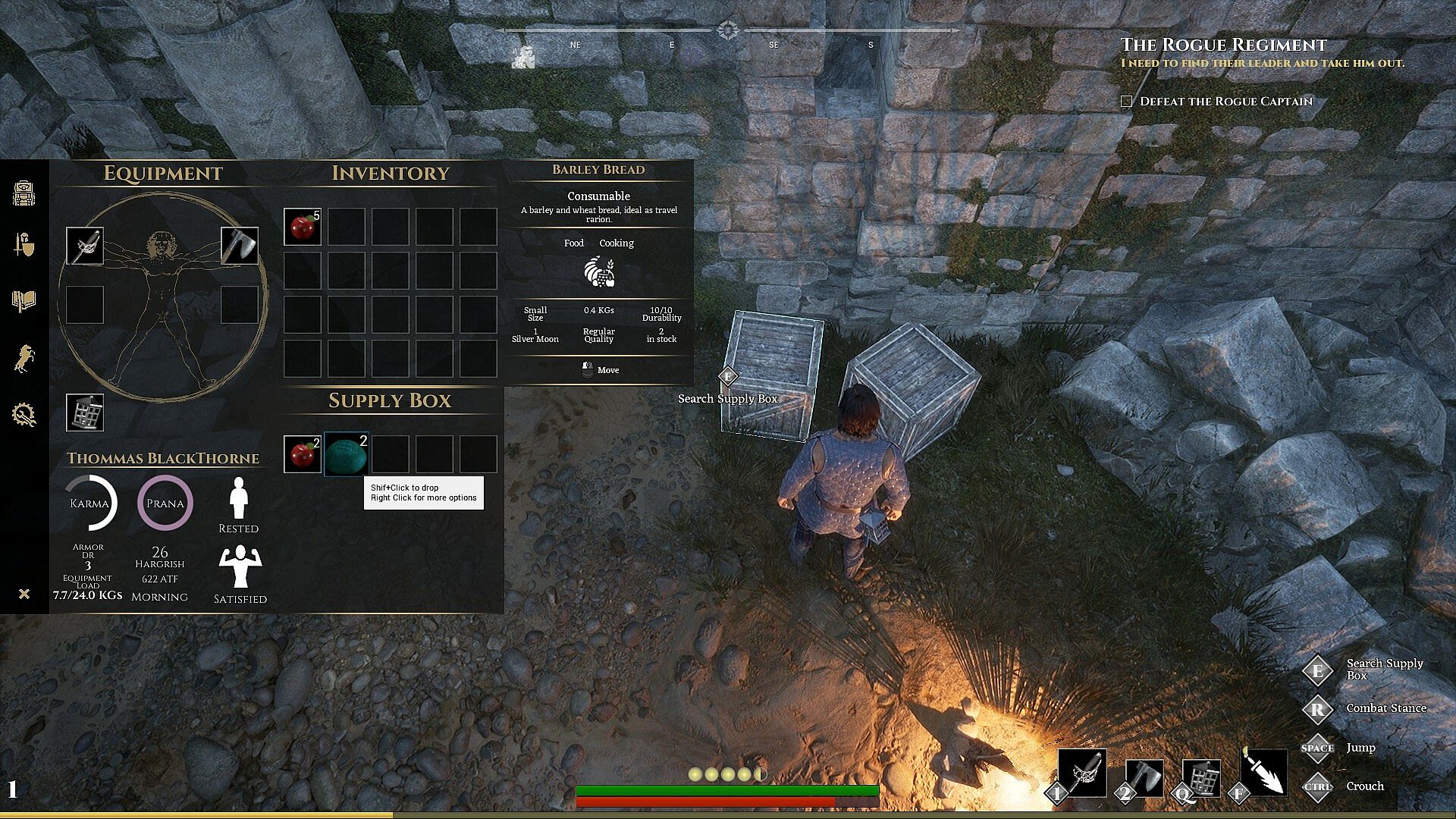The width and height of the screenshot is (1456, 819).
Task: Select the equipped lantern slot
Action: pyautogui.click(x=85, y=413)
